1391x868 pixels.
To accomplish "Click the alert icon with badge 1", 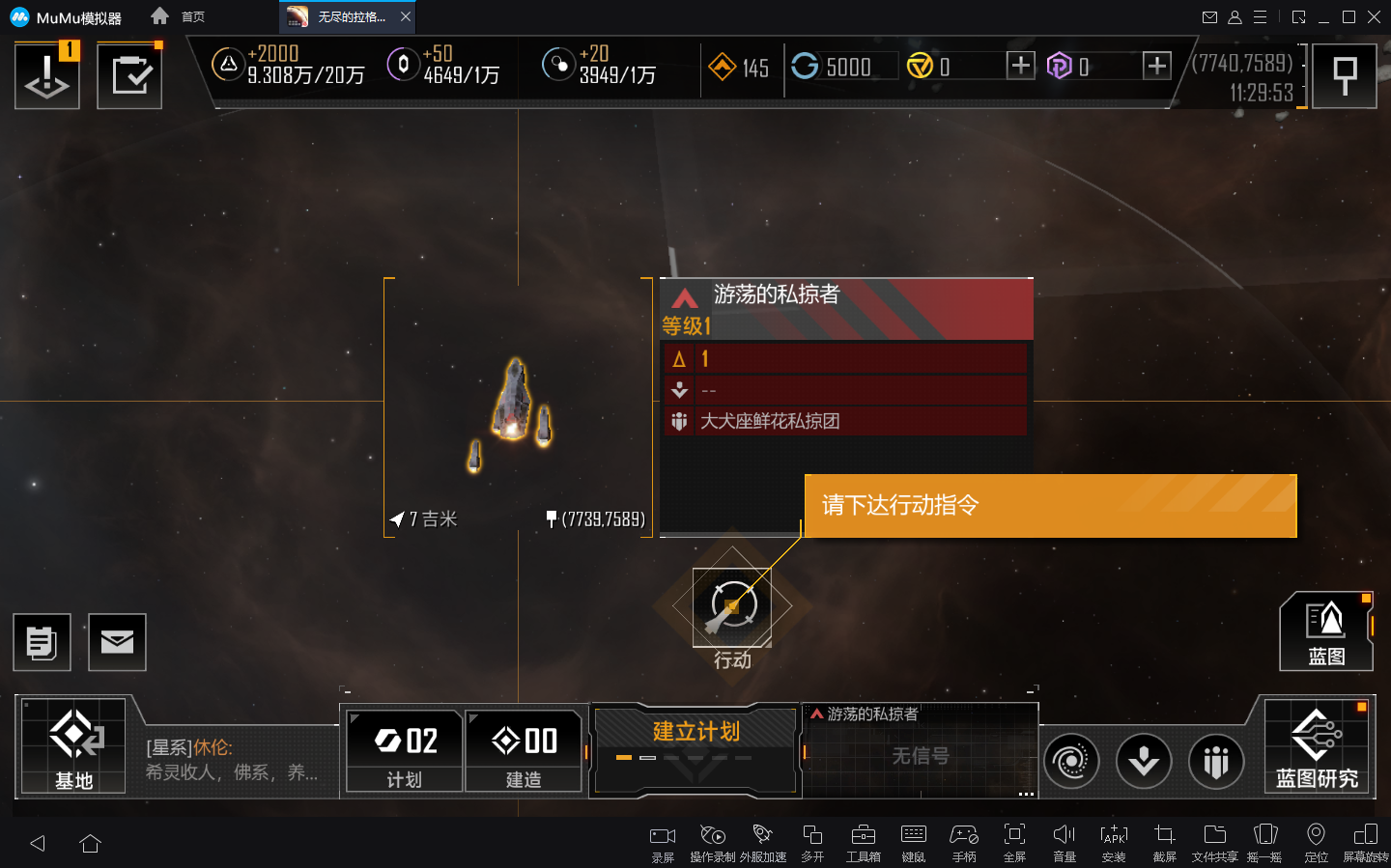I will (46, 76).
